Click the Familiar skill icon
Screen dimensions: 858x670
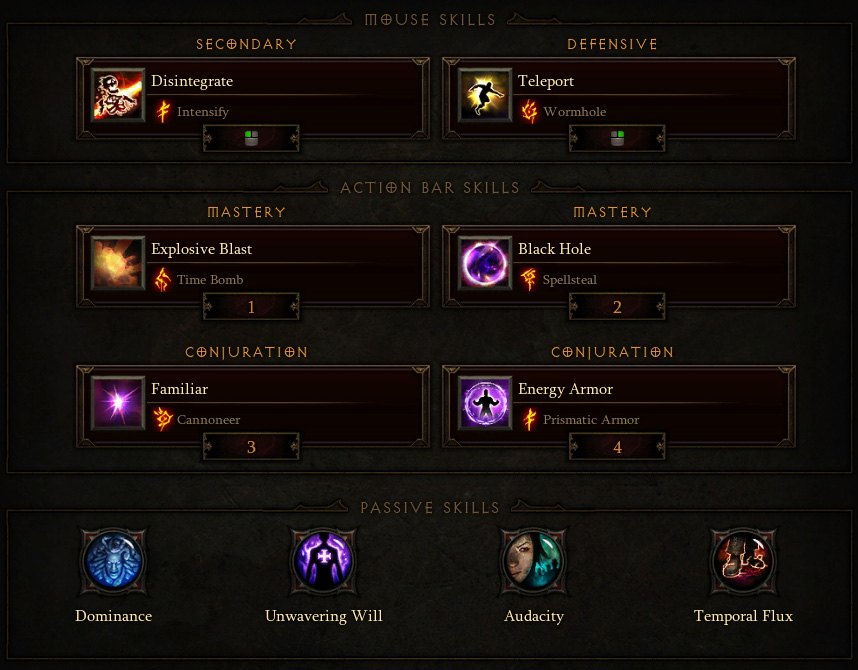coord(118,403)
